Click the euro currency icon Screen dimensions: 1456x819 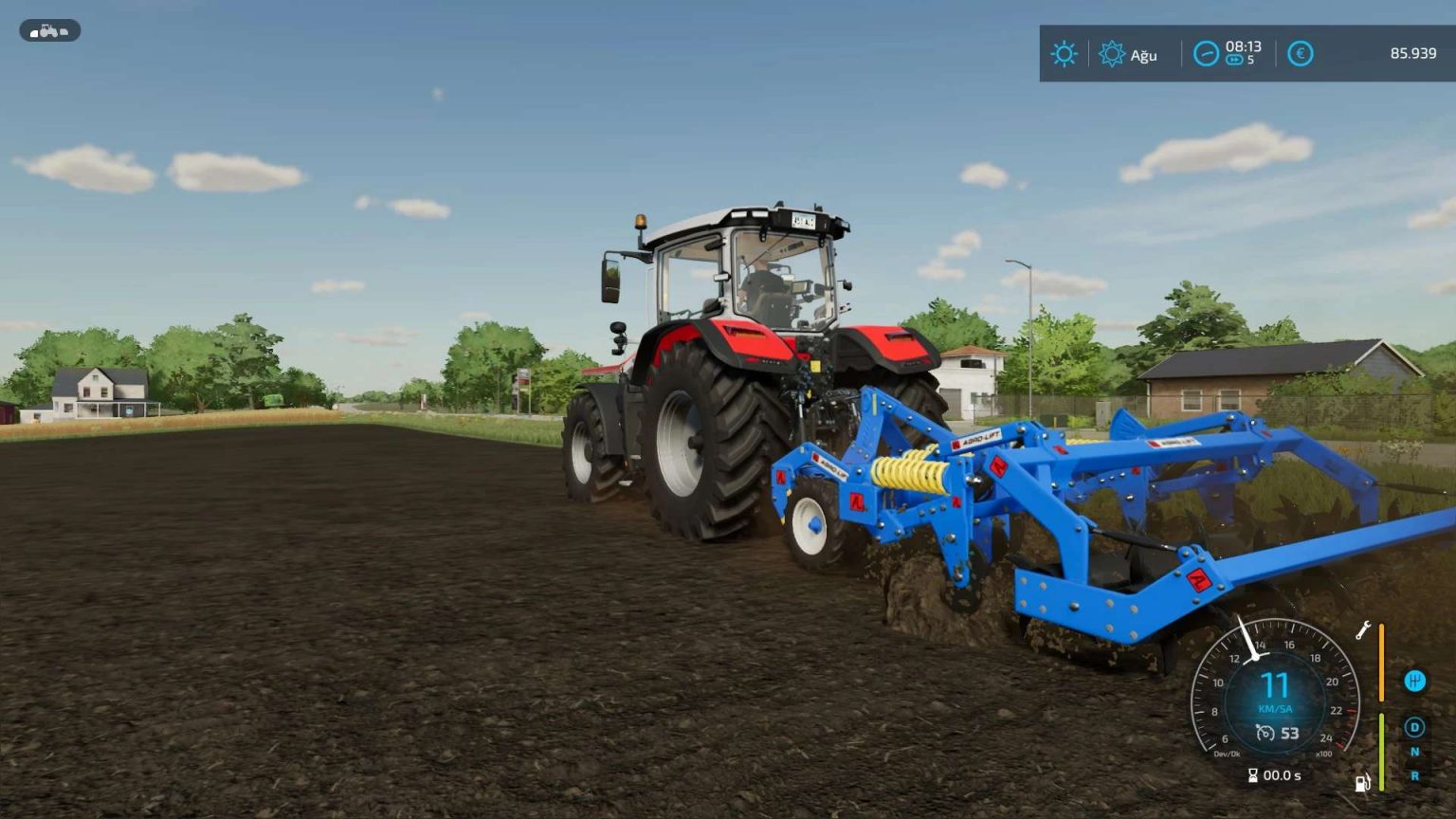coord(1301,53)
